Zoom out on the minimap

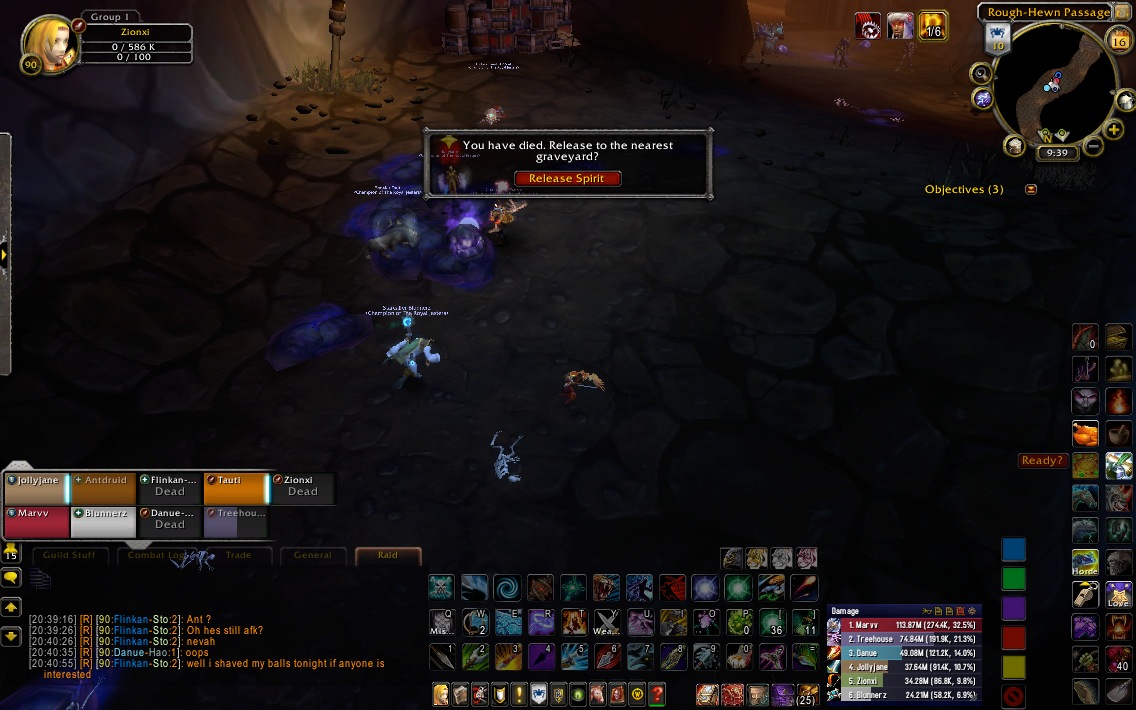[1093, 147]
